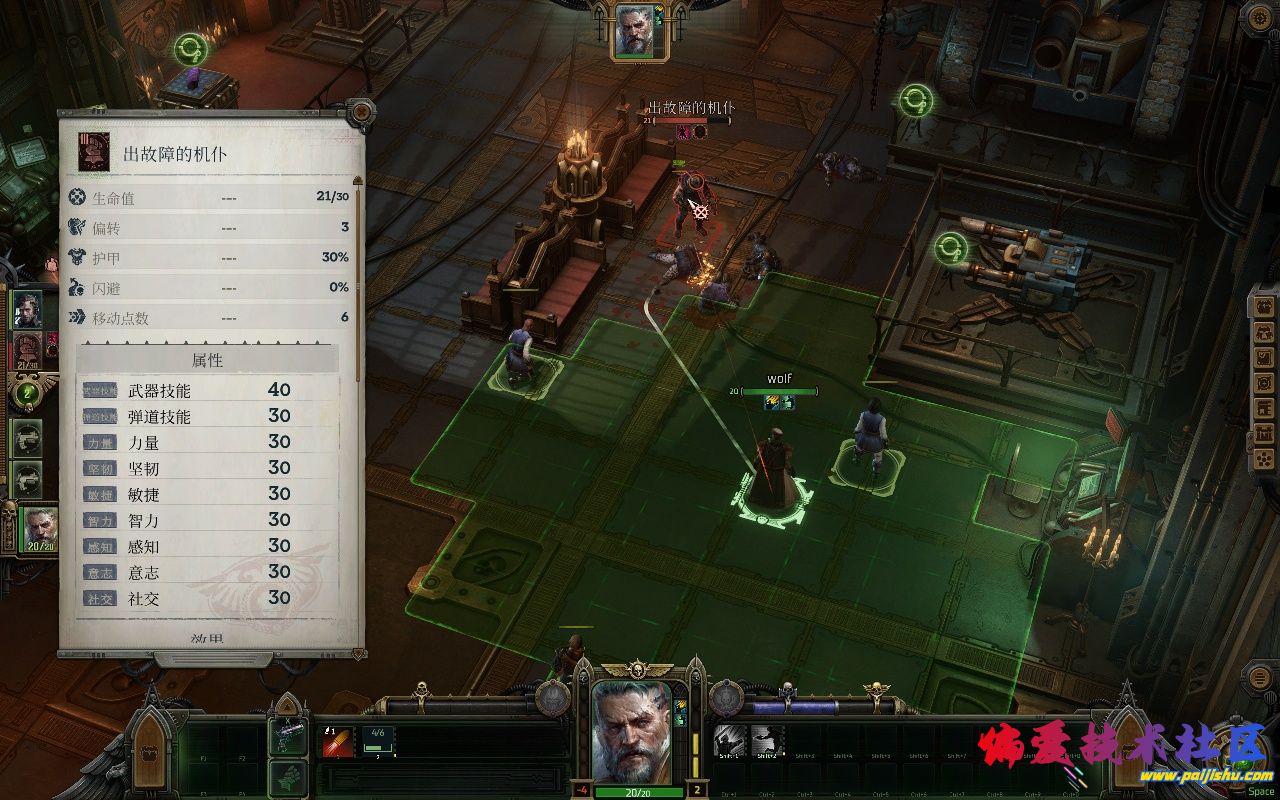Image resolution: width=1280 pixels, height=800 pixels.
Task: Click the bottom handle of the unit info panel
Action: 210,660
